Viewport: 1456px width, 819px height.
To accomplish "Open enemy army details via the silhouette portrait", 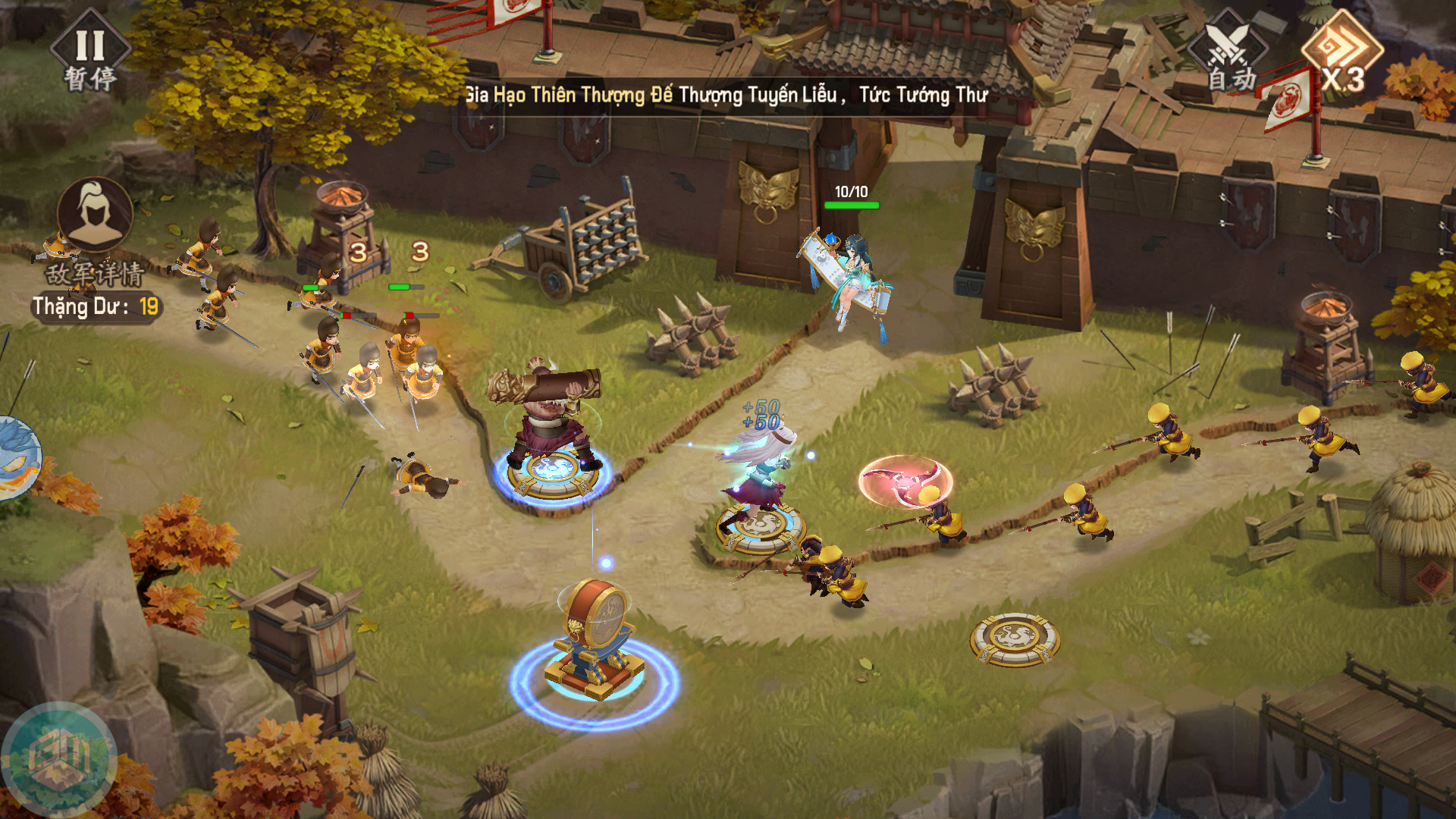I will point(96,215).
